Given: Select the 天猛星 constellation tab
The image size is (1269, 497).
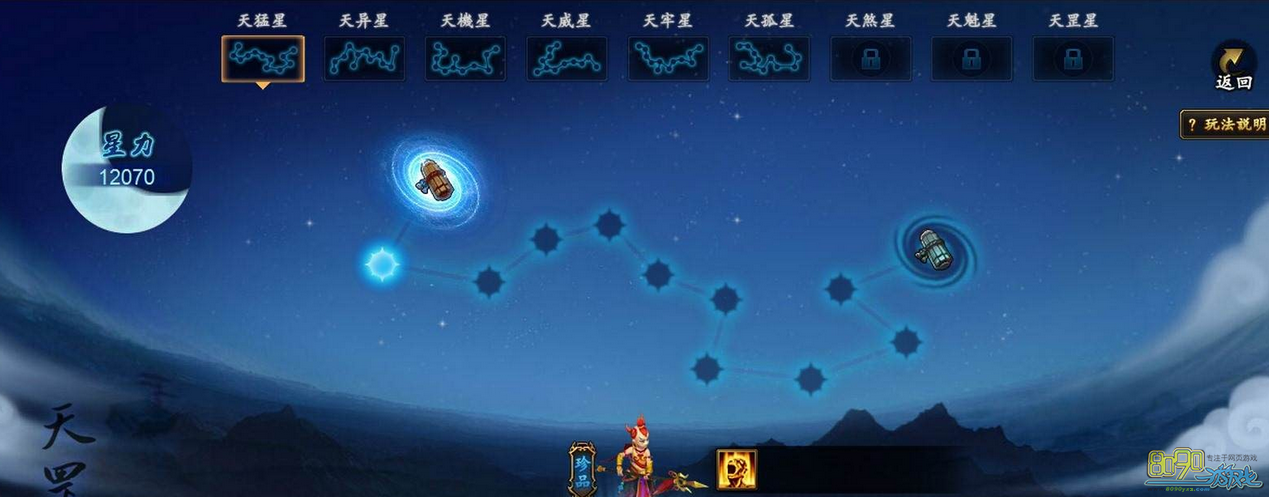Looking at the screenshot, I should pyautogui.click(x=262, y=59).
